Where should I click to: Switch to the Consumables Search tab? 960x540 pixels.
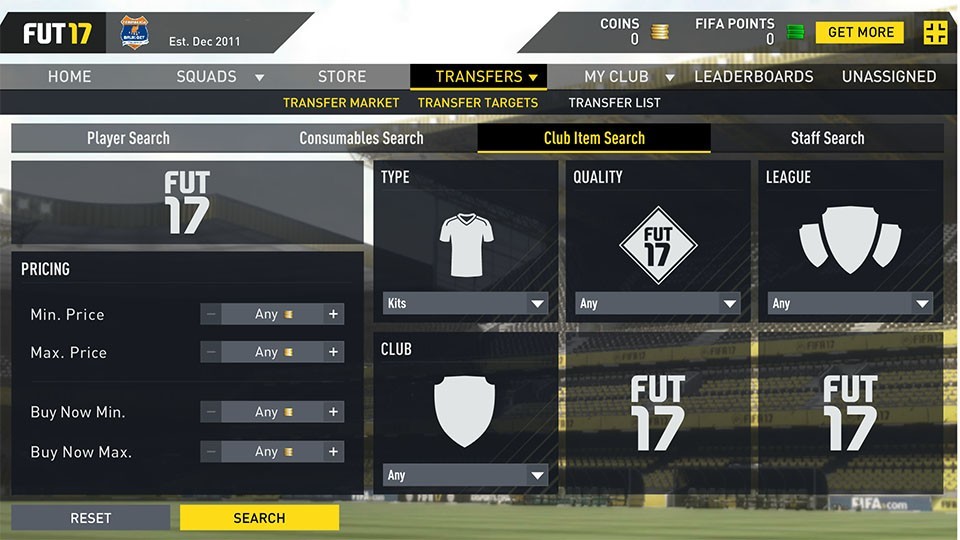[361, 138]
